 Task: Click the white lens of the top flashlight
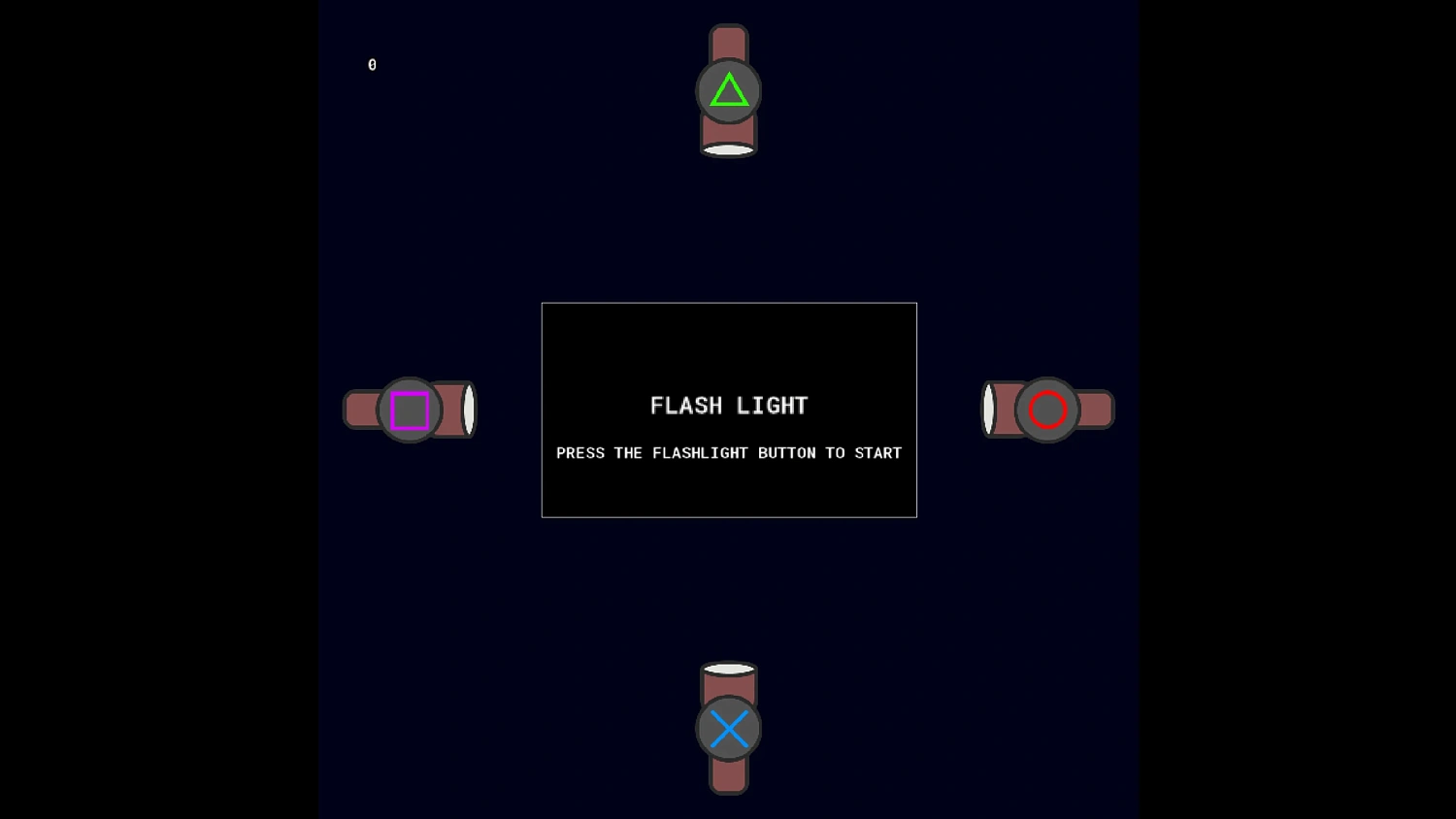(x=729, y=148)
